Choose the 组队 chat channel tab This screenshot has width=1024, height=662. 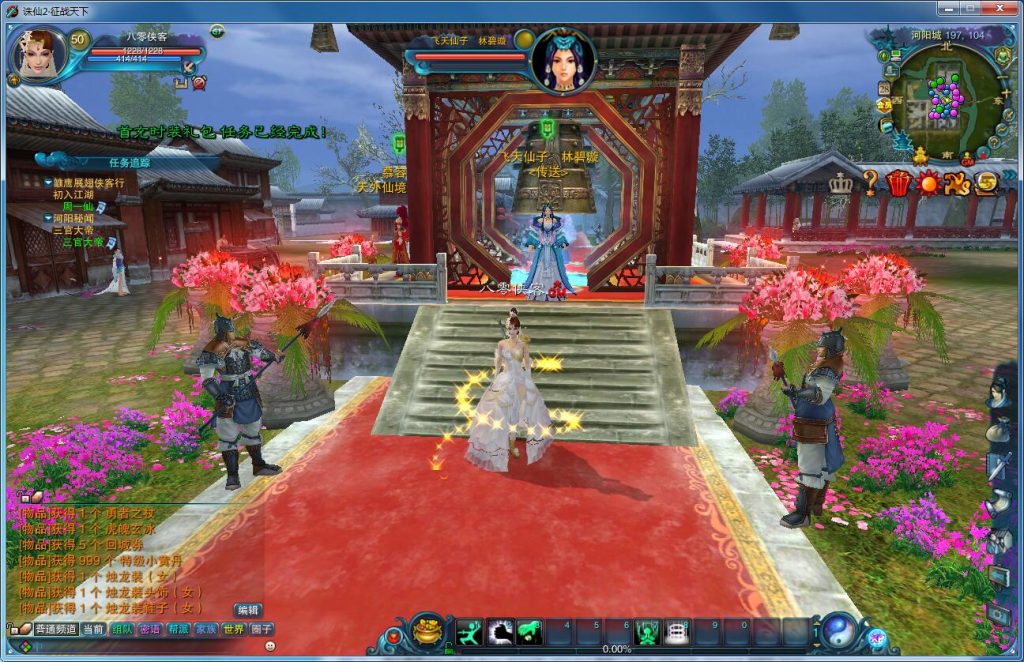pos(122,630)
